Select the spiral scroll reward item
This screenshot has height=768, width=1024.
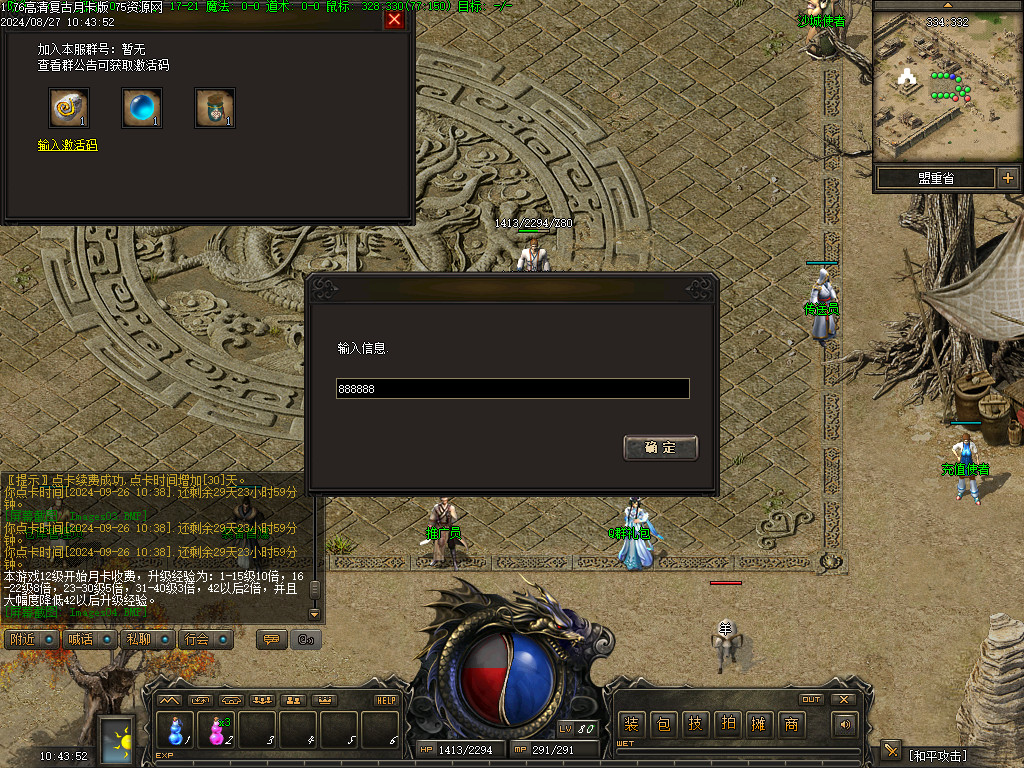coord(69,108)
